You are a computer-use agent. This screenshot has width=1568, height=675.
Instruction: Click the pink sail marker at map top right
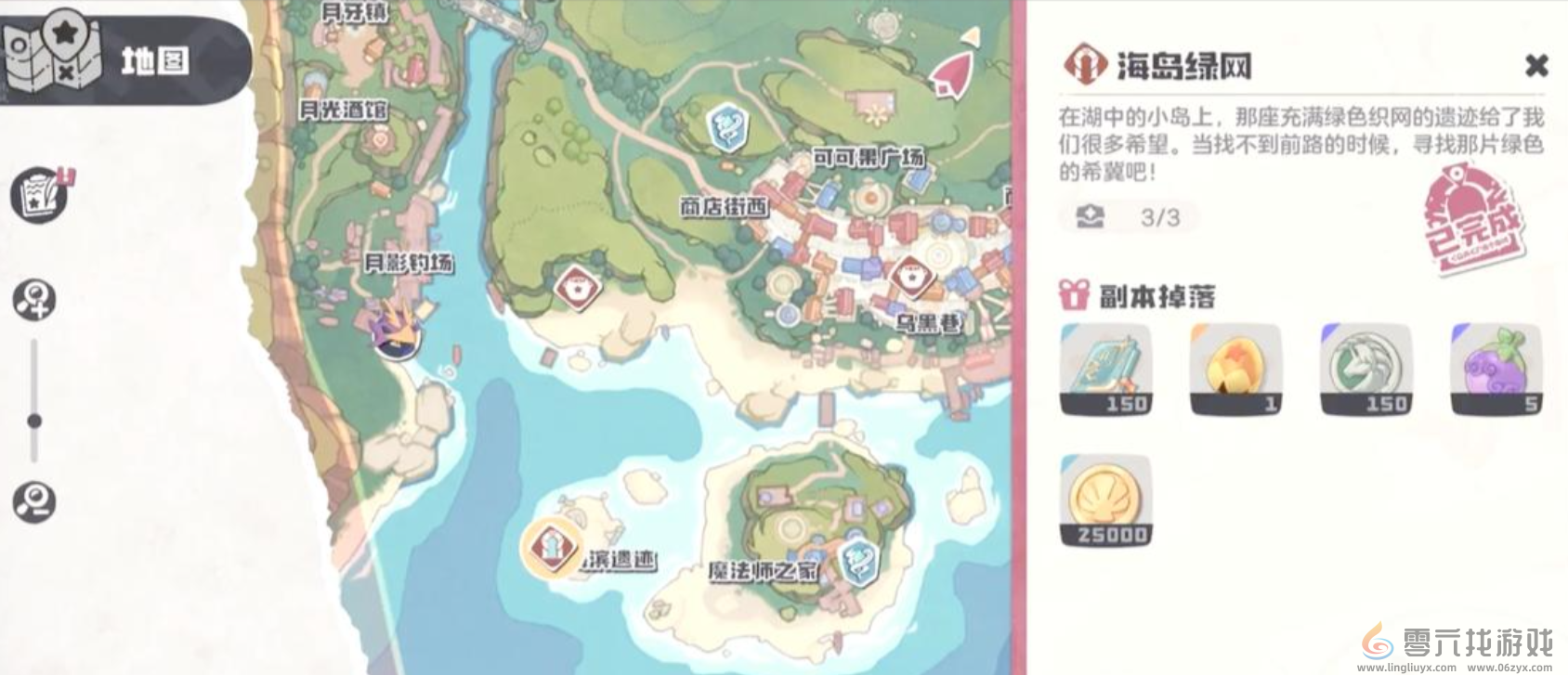pyautogui.click(x=949, y=76)
